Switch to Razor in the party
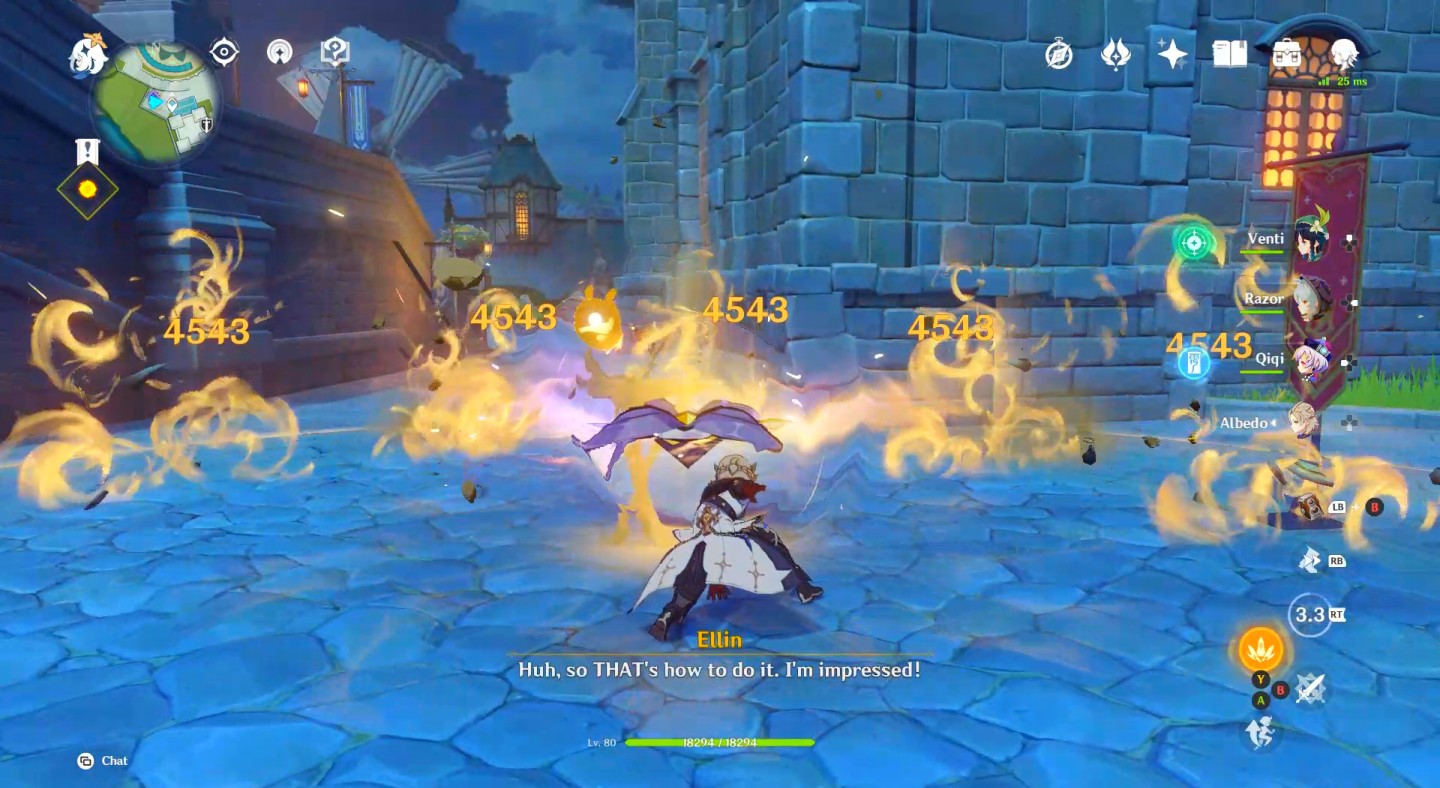Image resolution: width=1440 pixels, height=788 pixels. pos(1309,300)
